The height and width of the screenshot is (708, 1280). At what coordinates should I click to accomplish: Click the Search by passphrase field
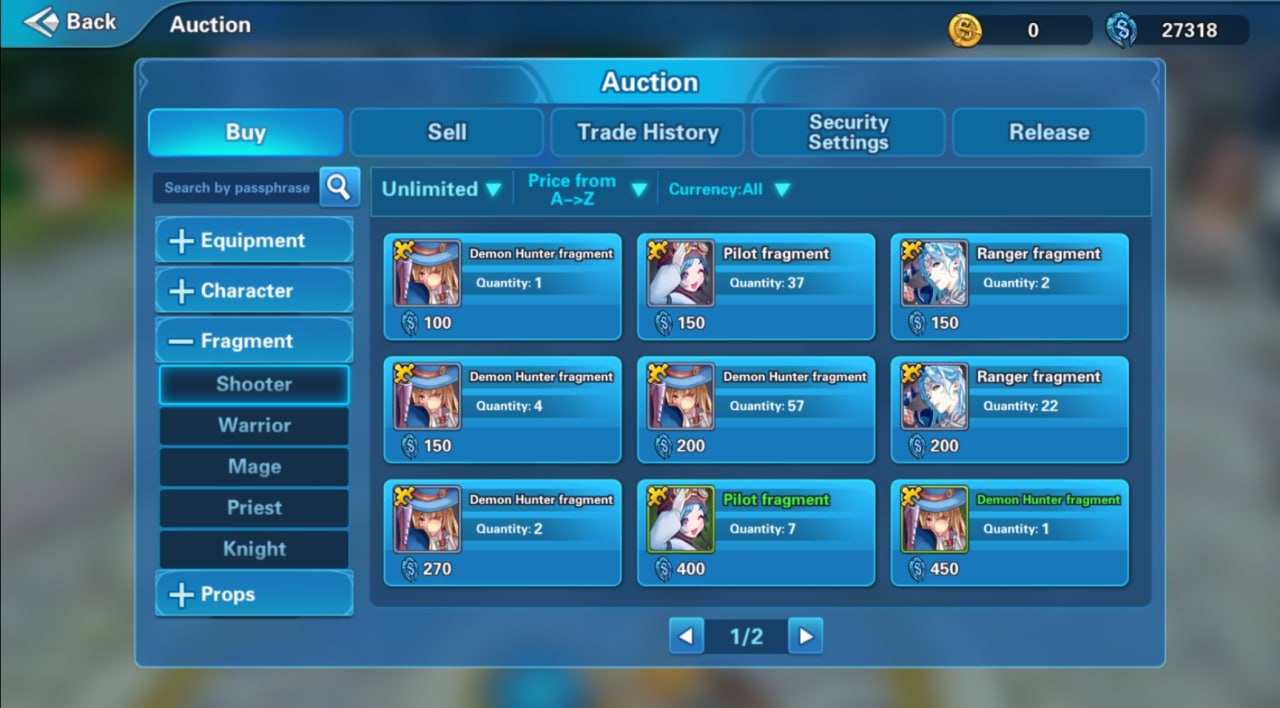tap(237, 187)
